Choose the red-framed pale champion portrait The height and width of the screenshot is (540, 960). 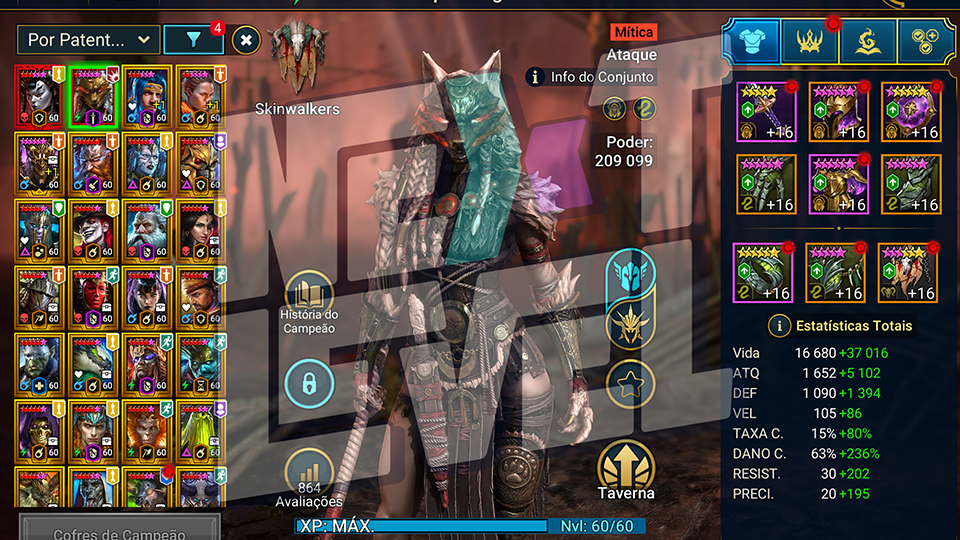pyautogui.click(x=40, y=97)
